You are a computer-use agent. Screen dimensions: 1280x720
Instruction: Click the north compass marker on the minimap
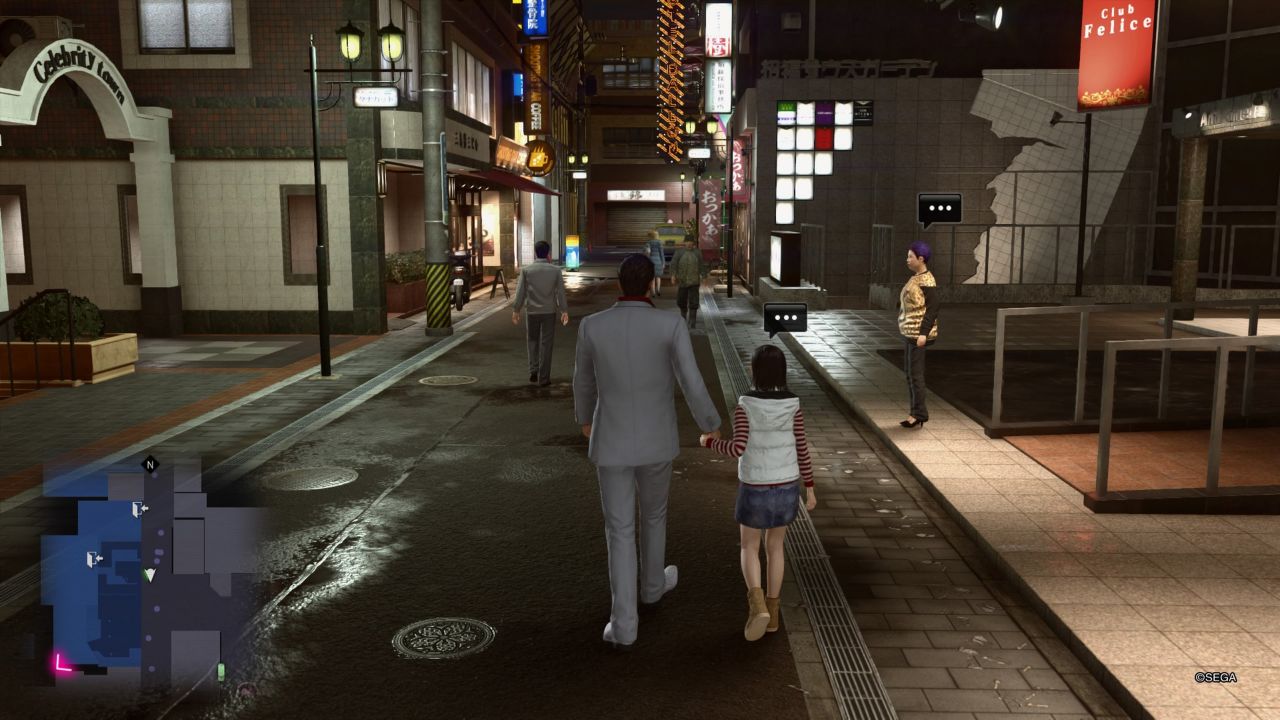(x=150, y=464)
